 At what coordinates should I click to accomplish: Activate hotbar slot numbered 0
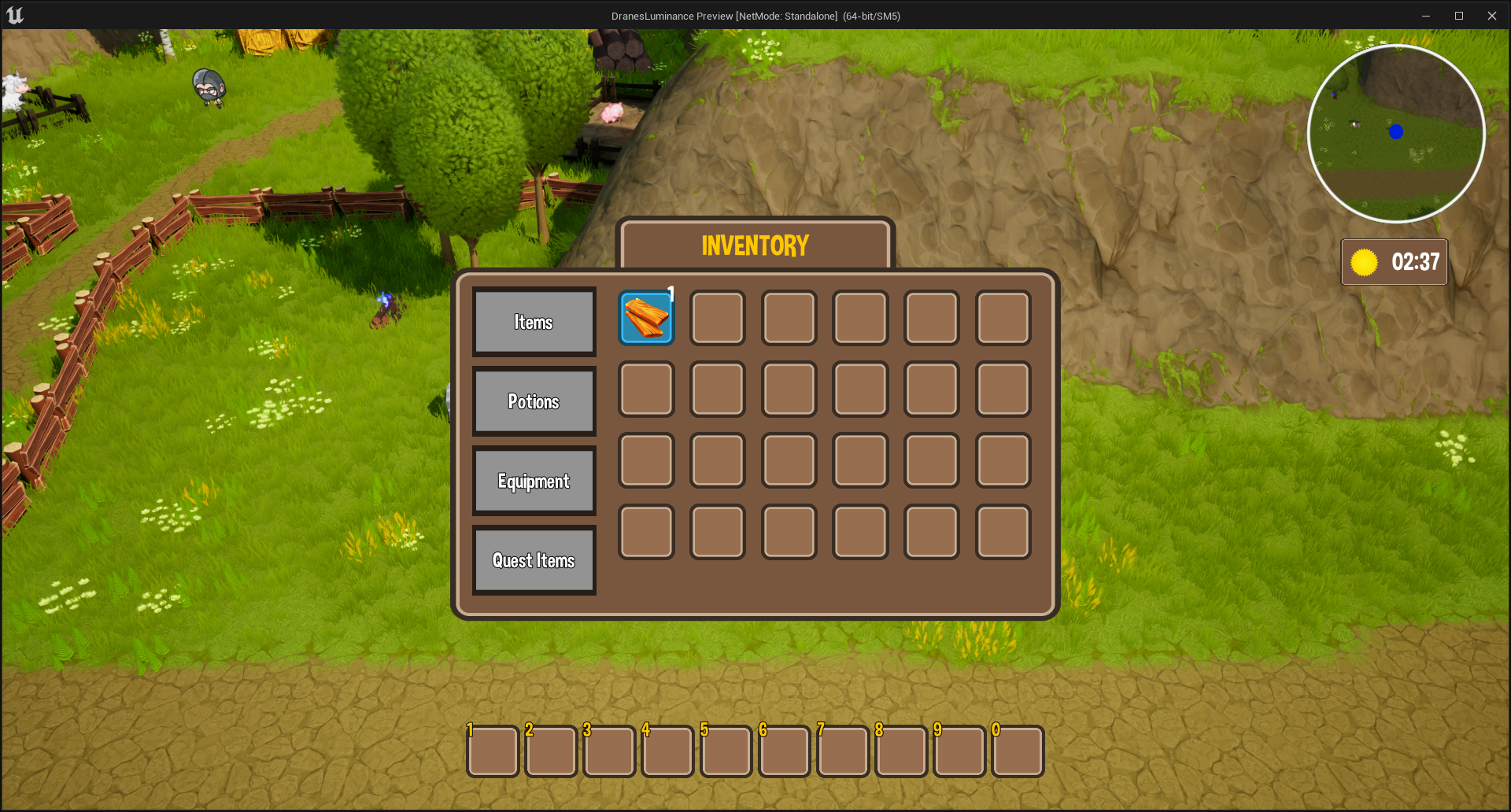pos(1018,751)
